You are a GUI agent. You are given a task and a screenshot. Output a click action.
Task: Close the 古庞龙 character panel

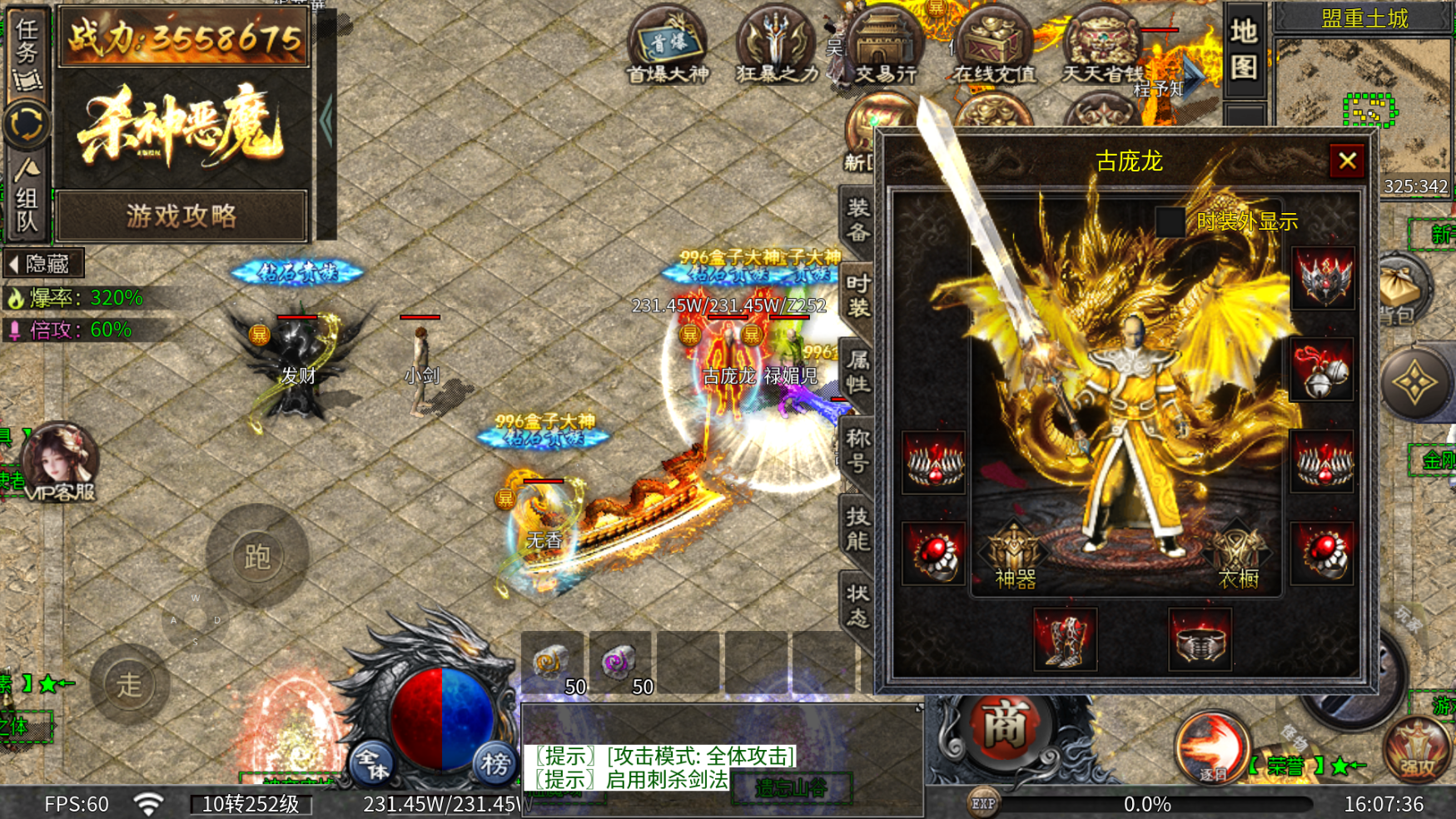[x=1347, y=161]
